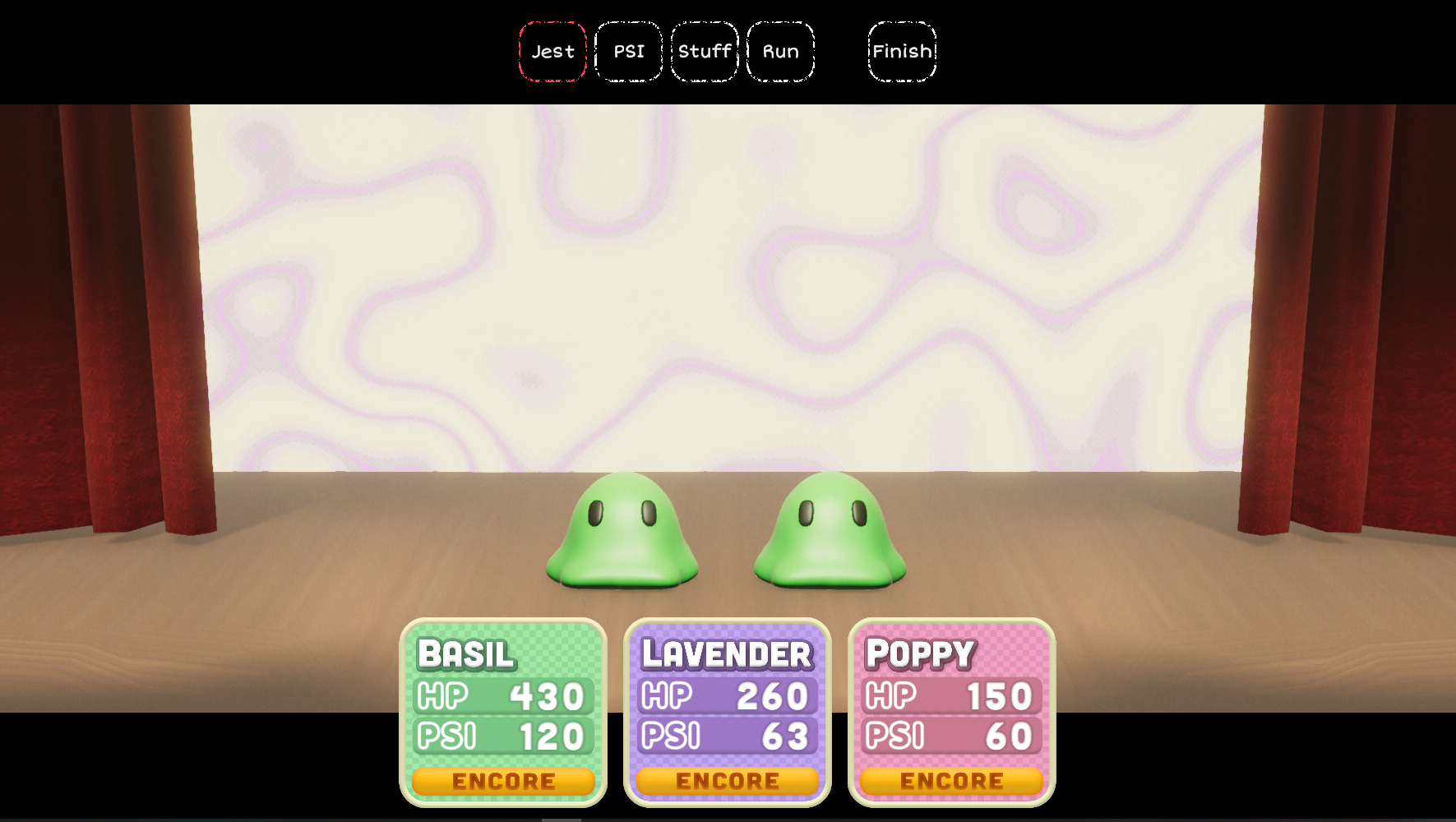Select the Jest command

[x=552, y=51]
